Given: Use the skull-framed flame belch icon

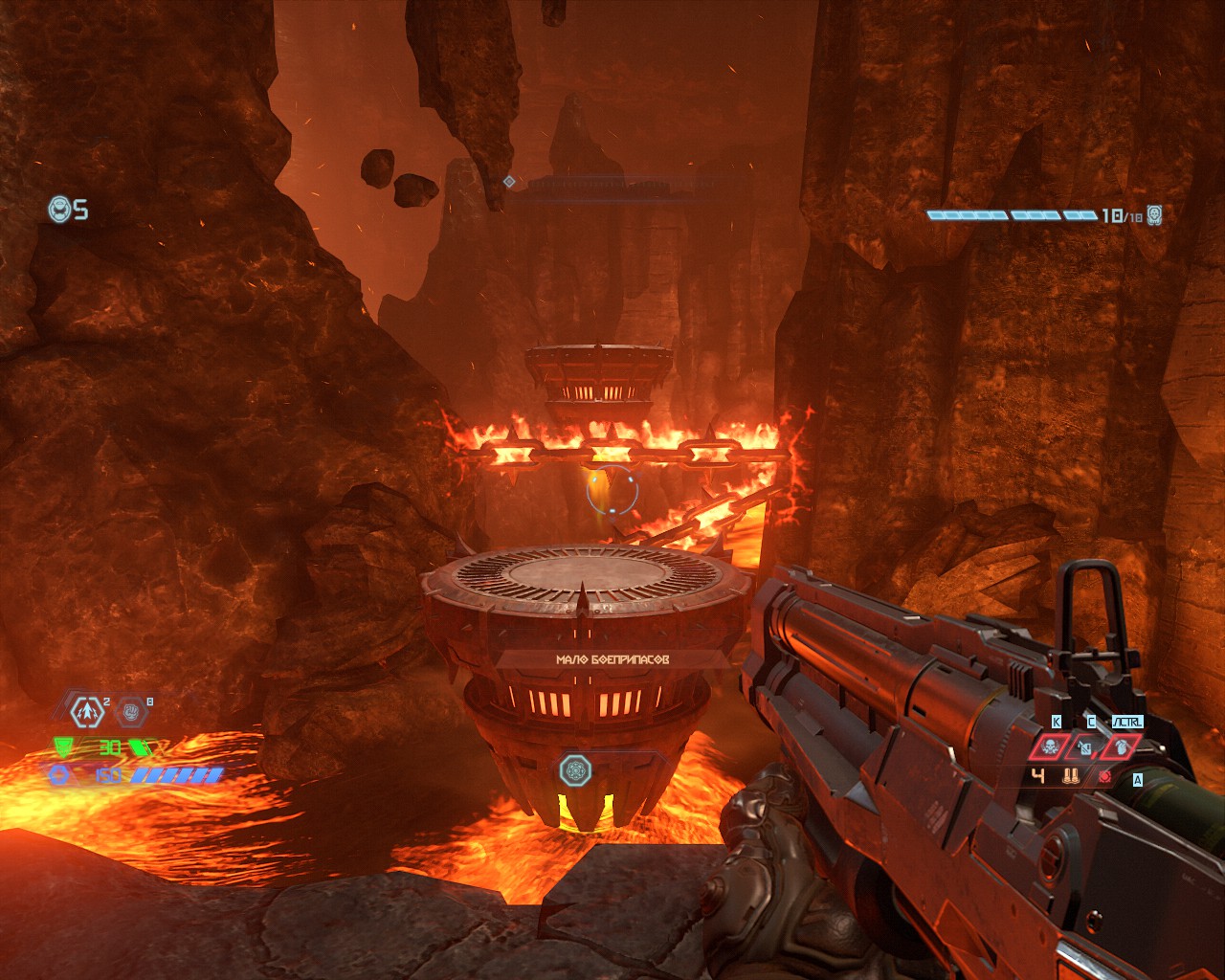Looking at the screenshot, I should coord(1049,746).
